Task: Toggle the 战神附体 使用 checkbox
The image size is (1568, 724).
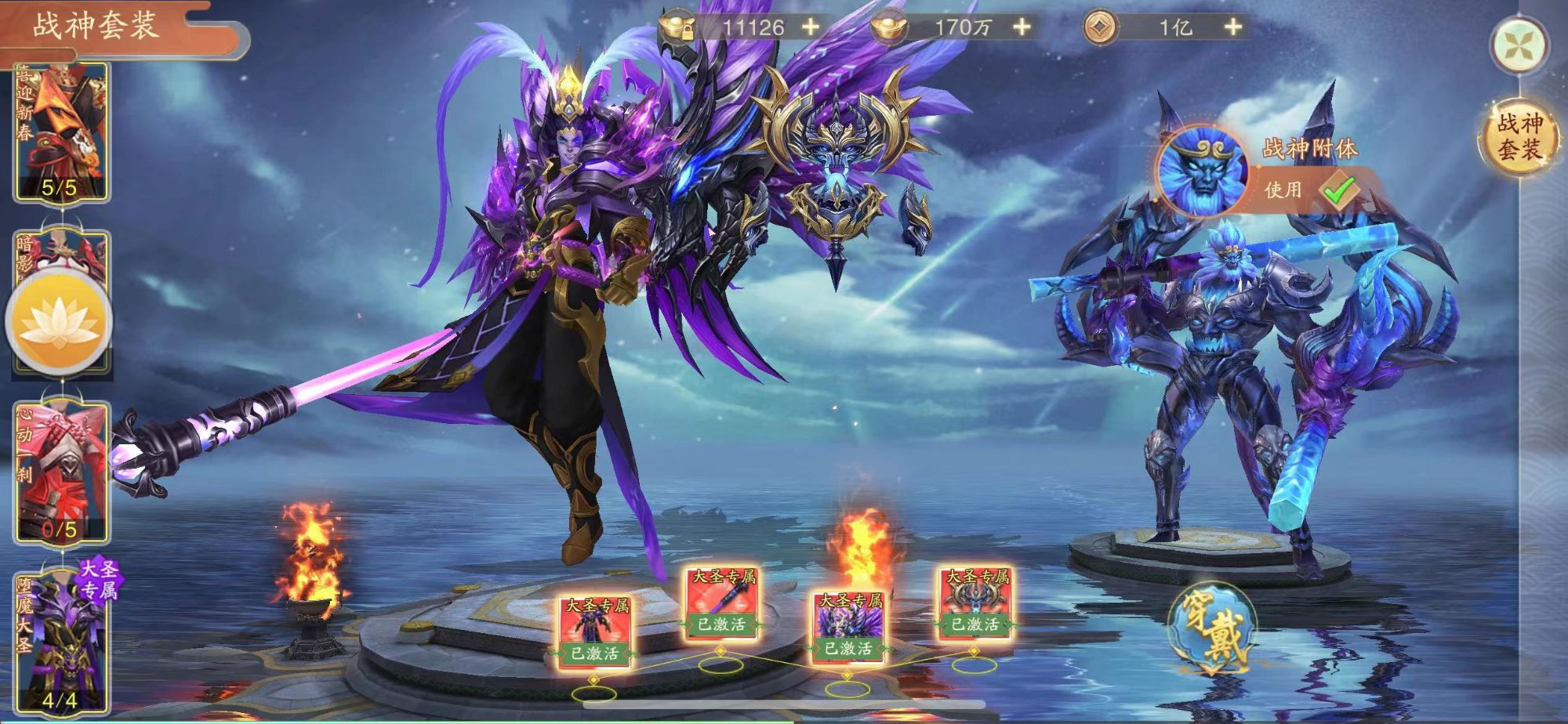Action: (1339, 190)
